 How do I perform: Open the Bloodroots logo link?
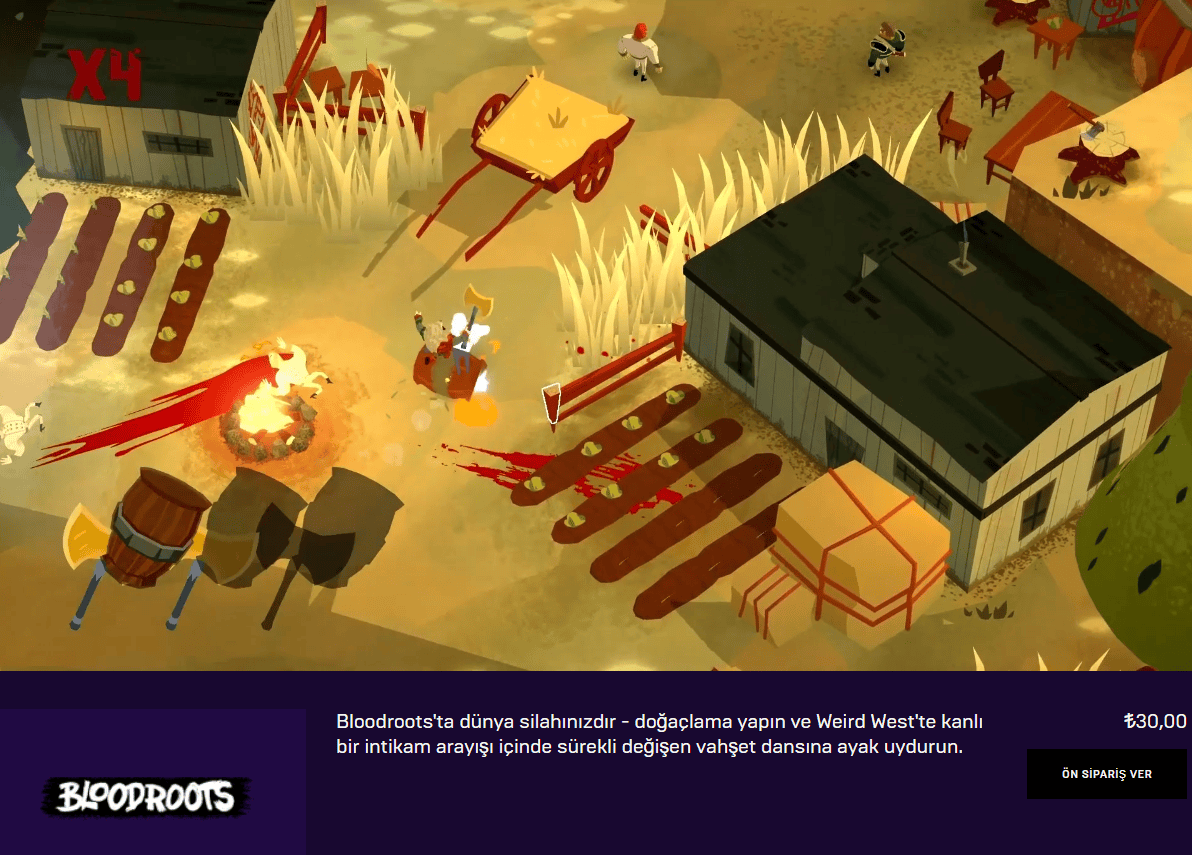(146, 796)
